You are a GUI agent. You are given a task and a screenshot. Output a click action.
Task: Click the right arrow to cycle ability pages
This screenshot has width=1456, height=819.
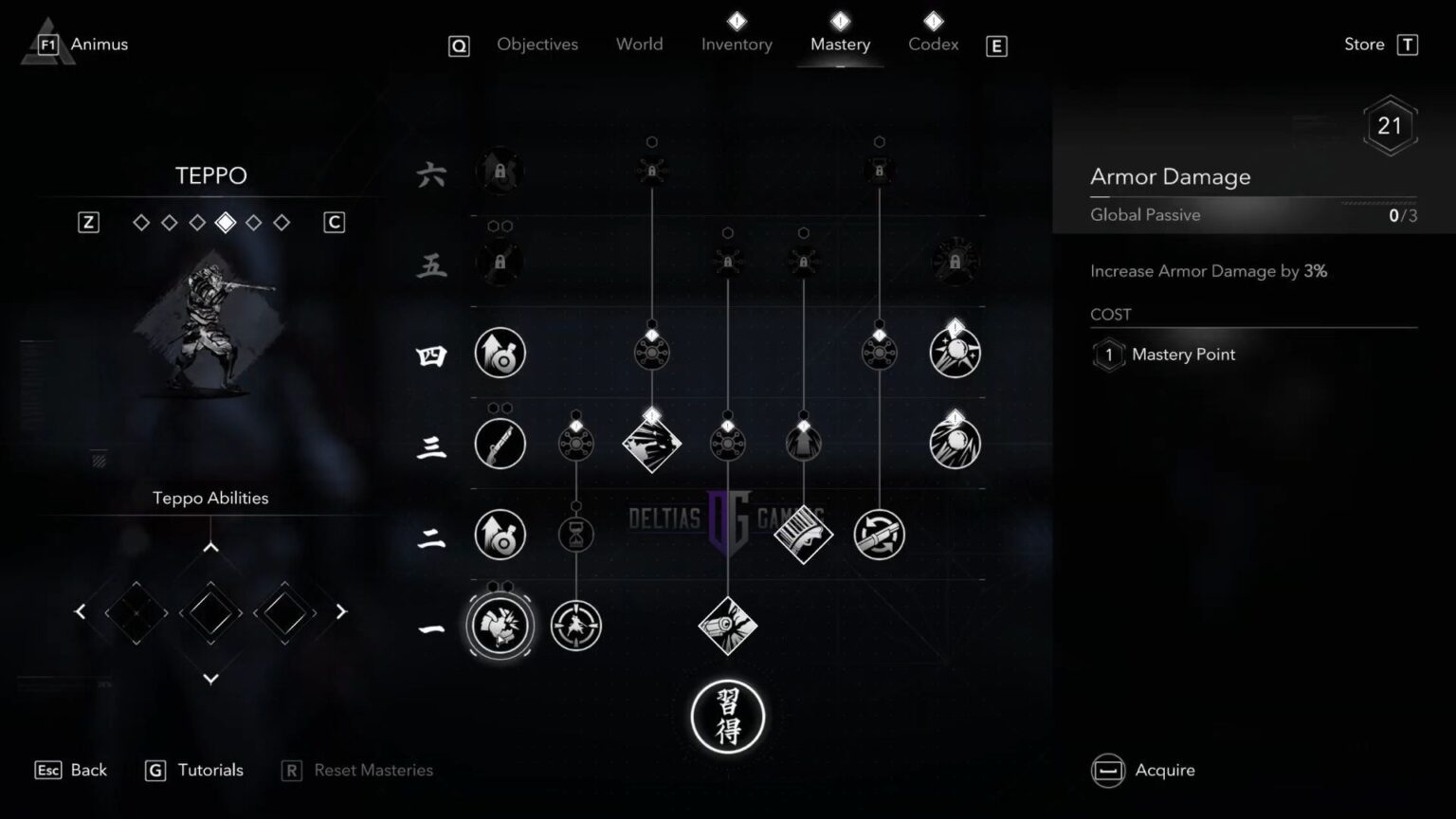click(339, 611)
